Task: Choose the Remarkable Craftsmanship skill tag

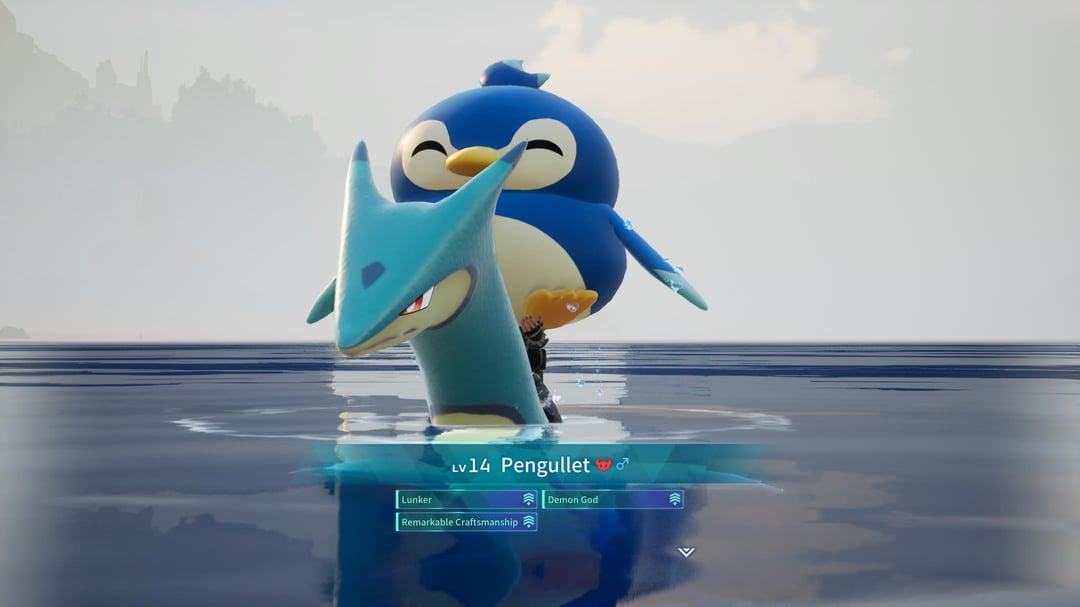Action: (x=466, y=522)
